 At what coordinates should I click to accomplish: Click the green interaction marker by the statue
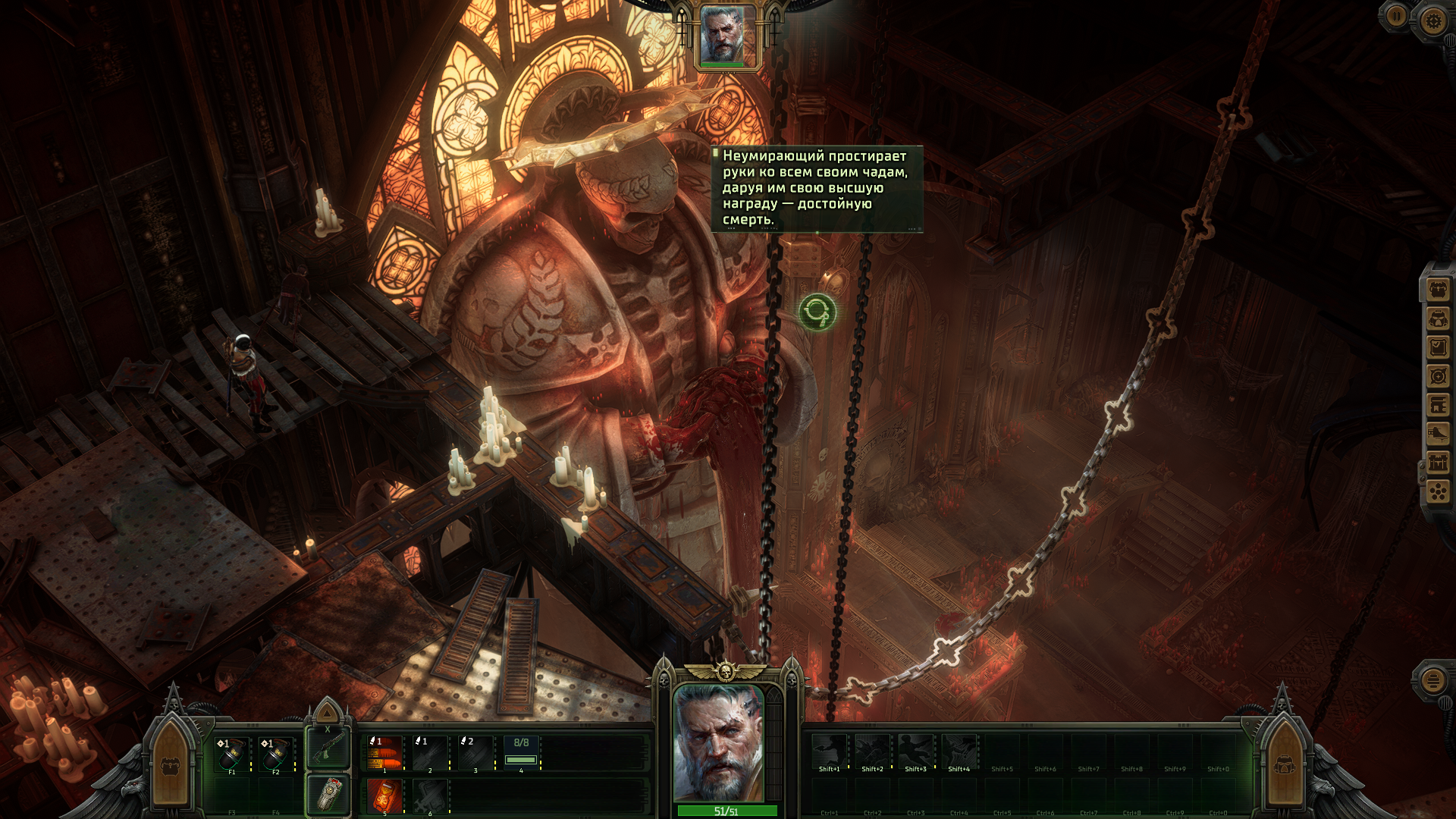point(817,312)
